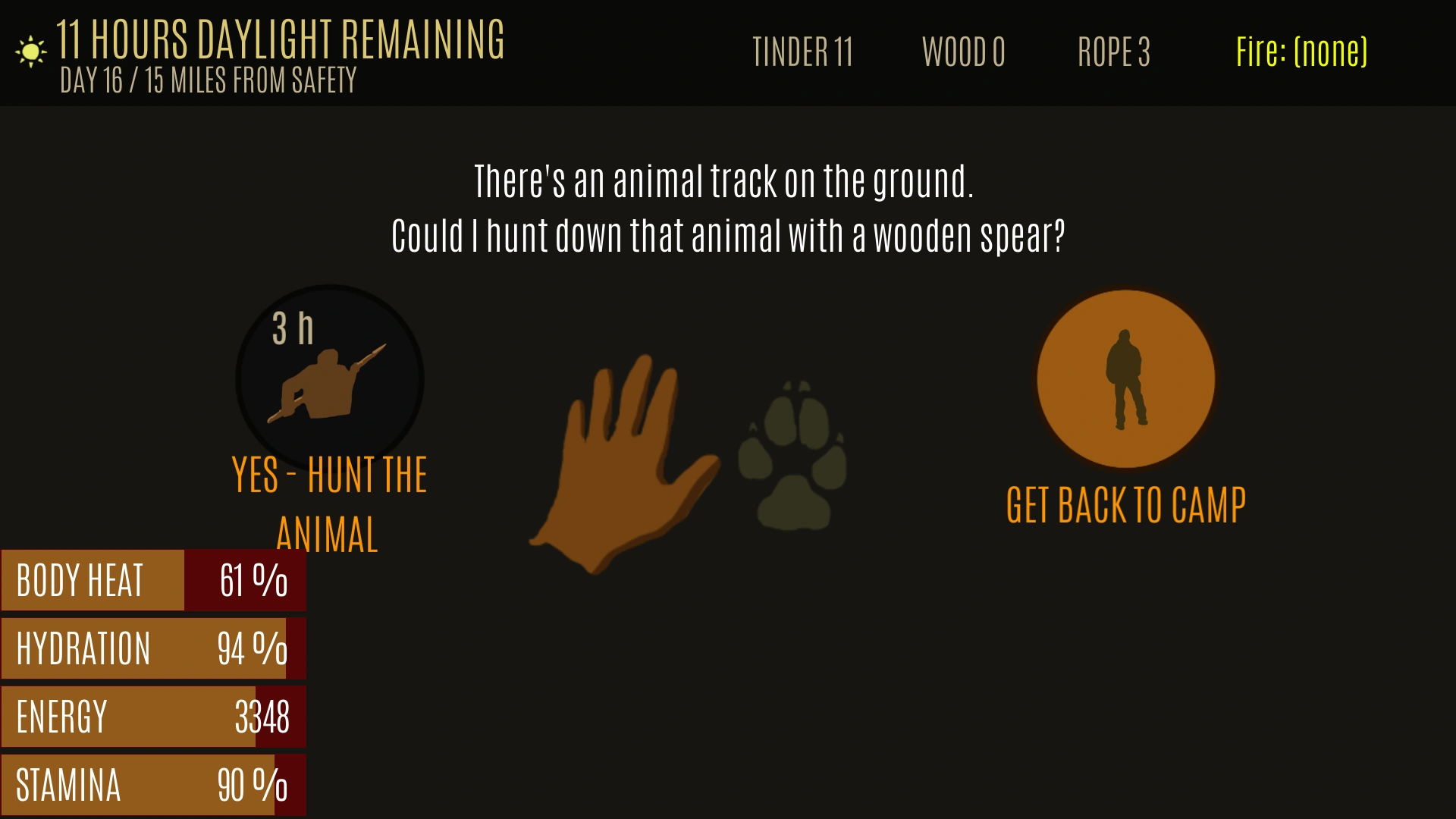1456x819 pixels.
Task: Click the Fire: (none) status indicator
Action: [1301, 51]
